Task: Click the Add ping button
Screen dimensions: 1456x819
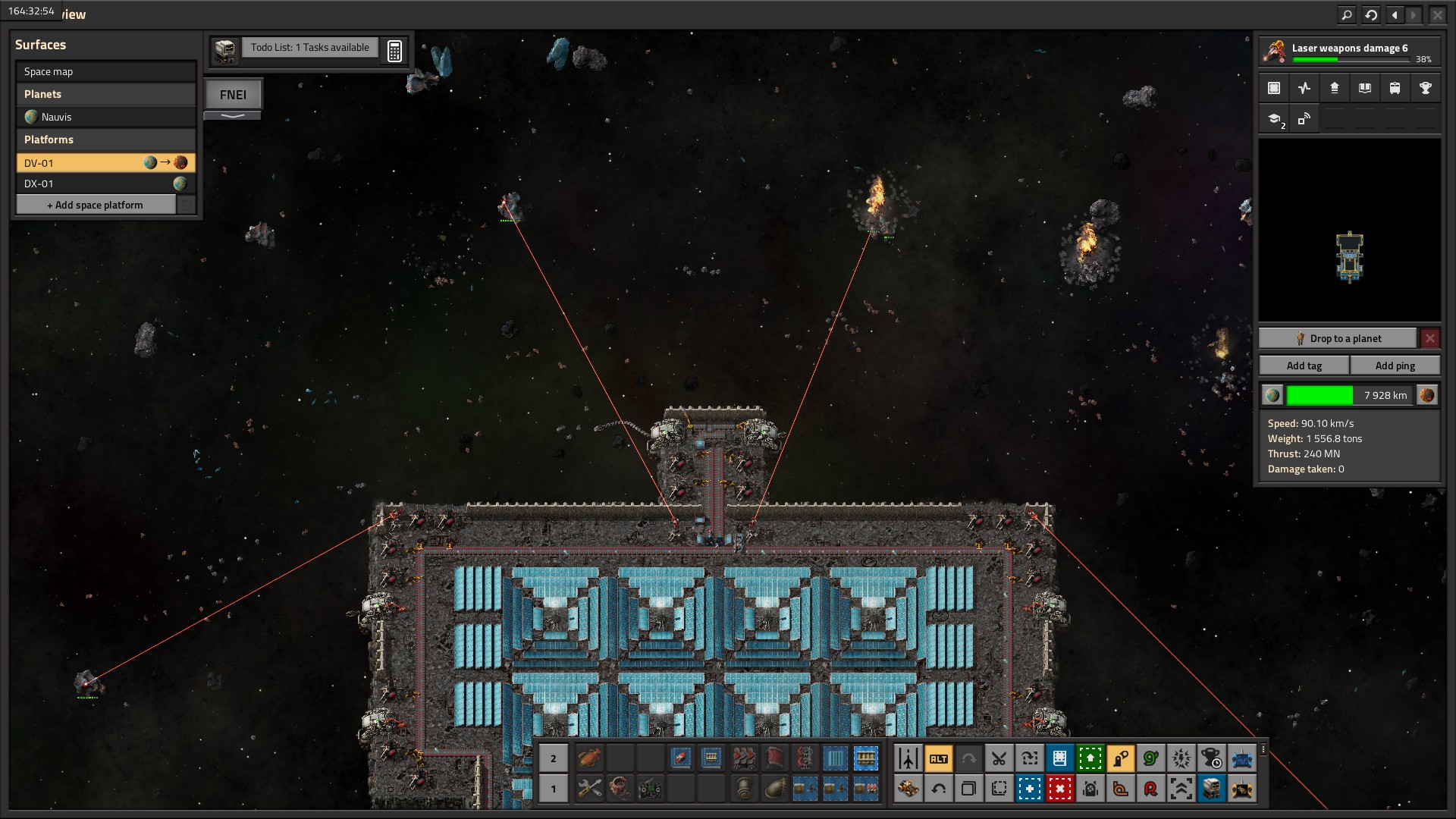Action: coord(1395,366)
